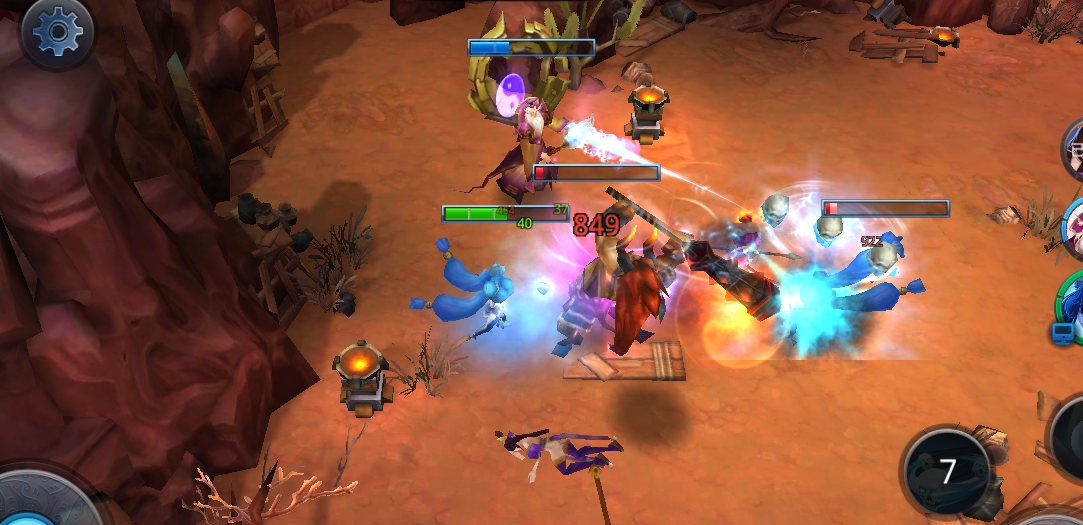Open the gear settings menu
1083x525 pixels.
coord(57,33)
